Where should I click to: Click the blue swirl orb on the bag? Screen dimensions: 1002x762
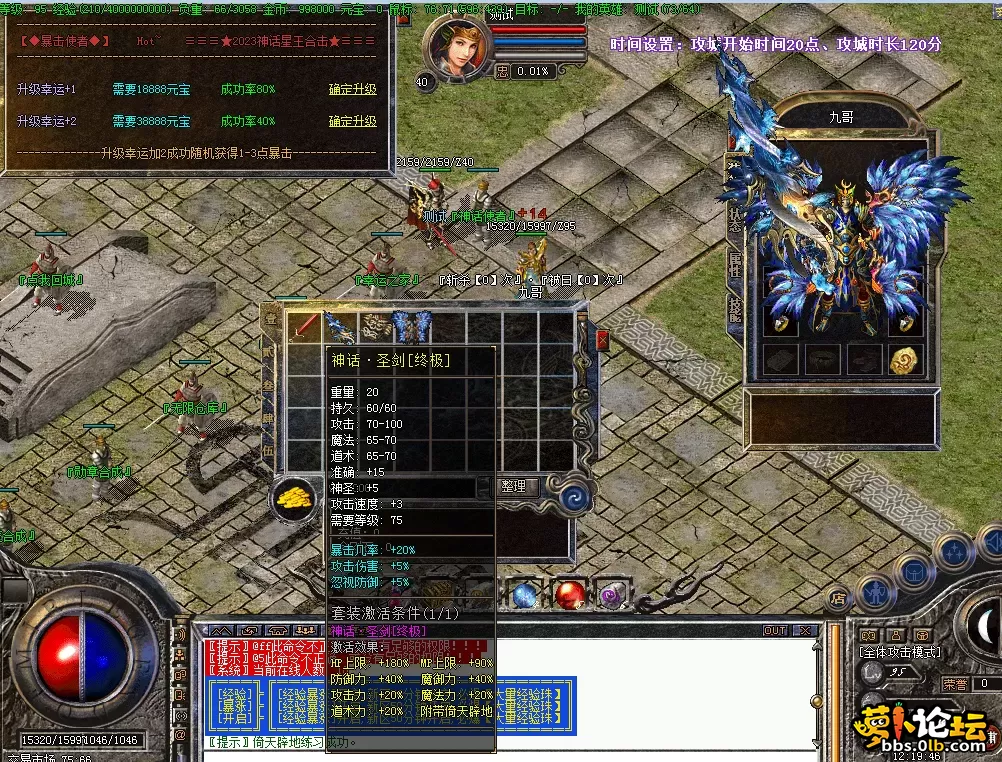(x=575, y=497)
